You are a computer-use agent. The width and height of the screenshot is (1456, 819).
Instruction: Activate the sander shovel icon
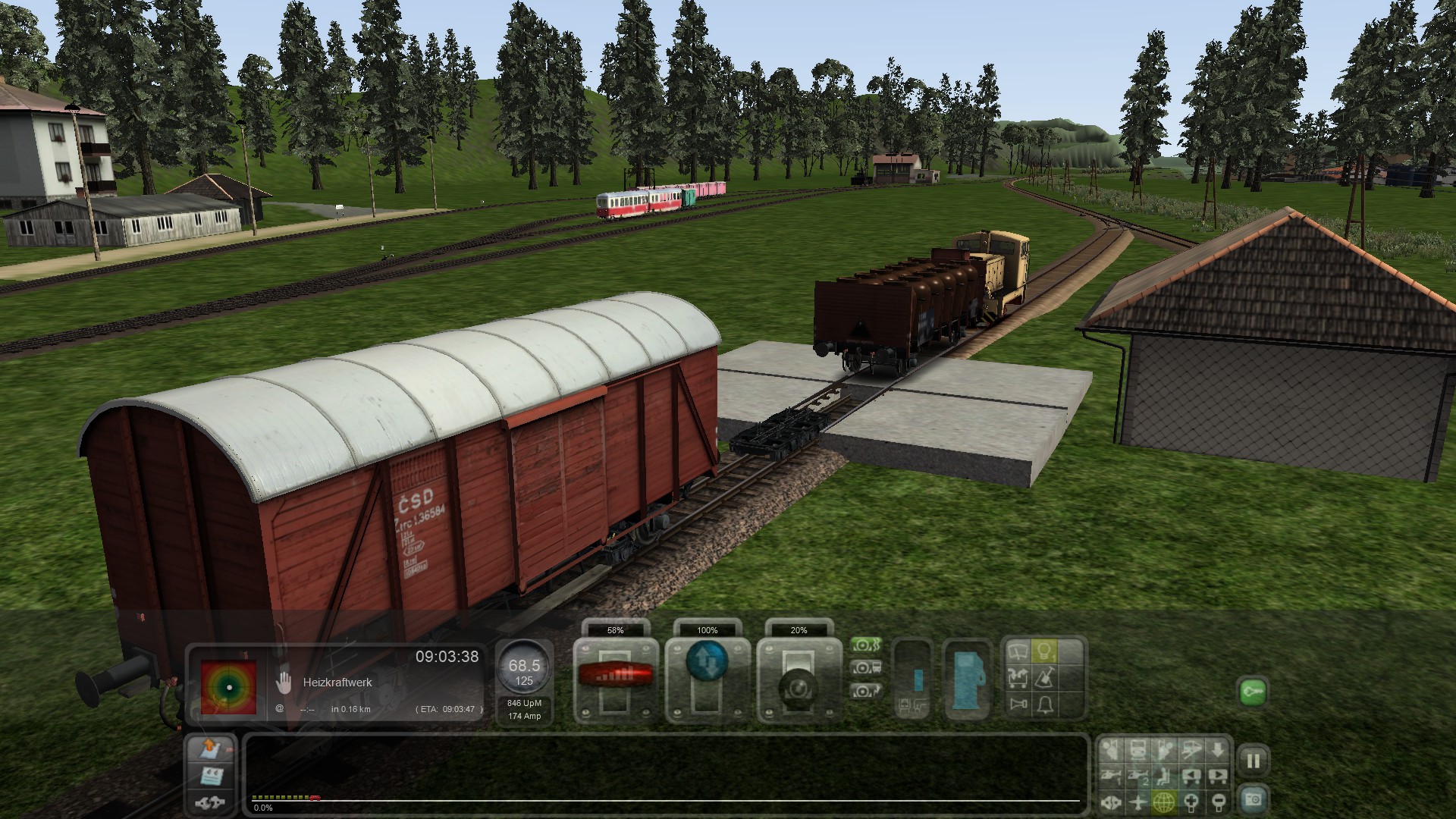1045,678
